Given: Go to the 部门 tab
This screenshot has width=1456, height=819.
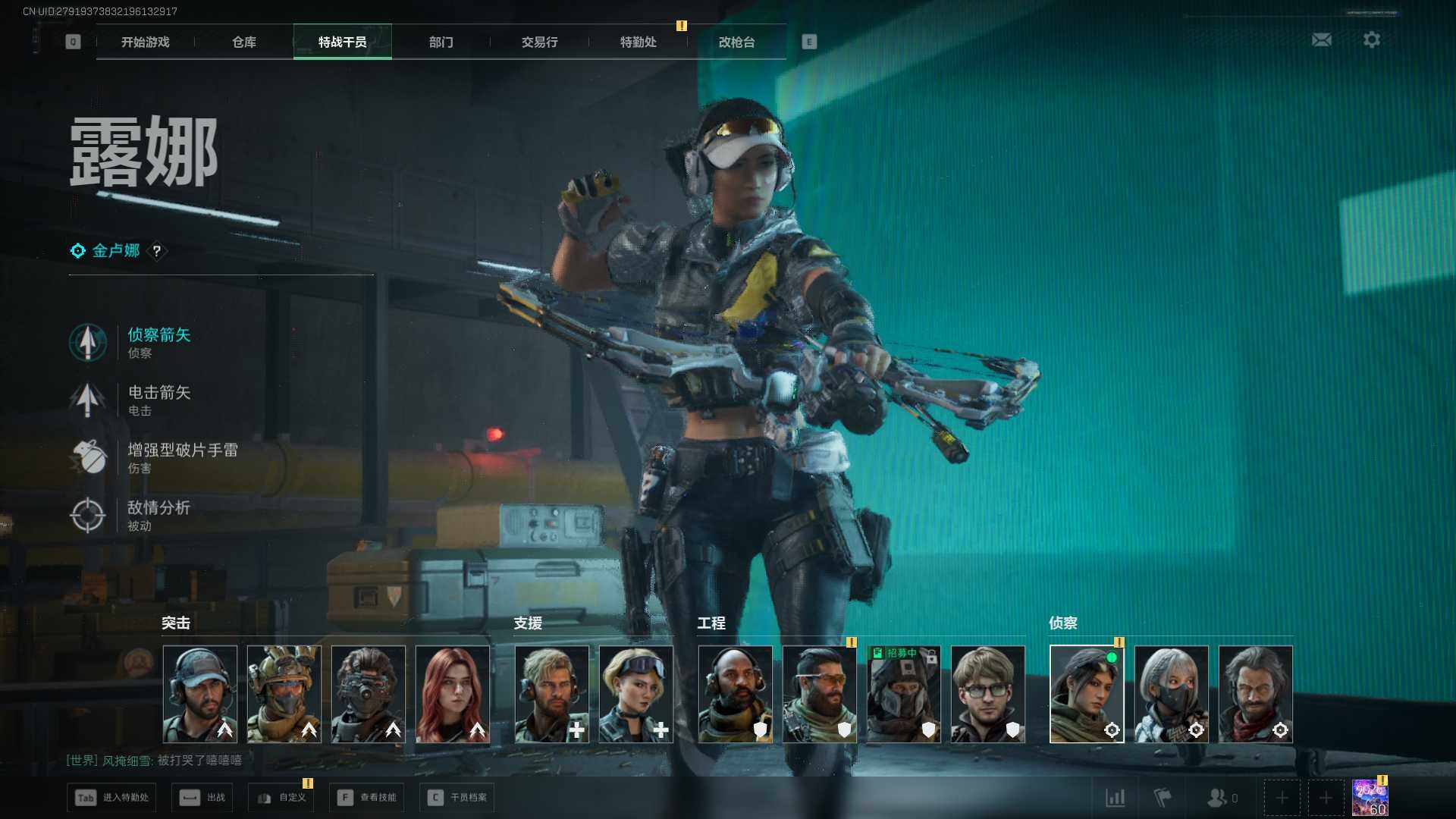Looking at the screenshot, I should point(441,42).
